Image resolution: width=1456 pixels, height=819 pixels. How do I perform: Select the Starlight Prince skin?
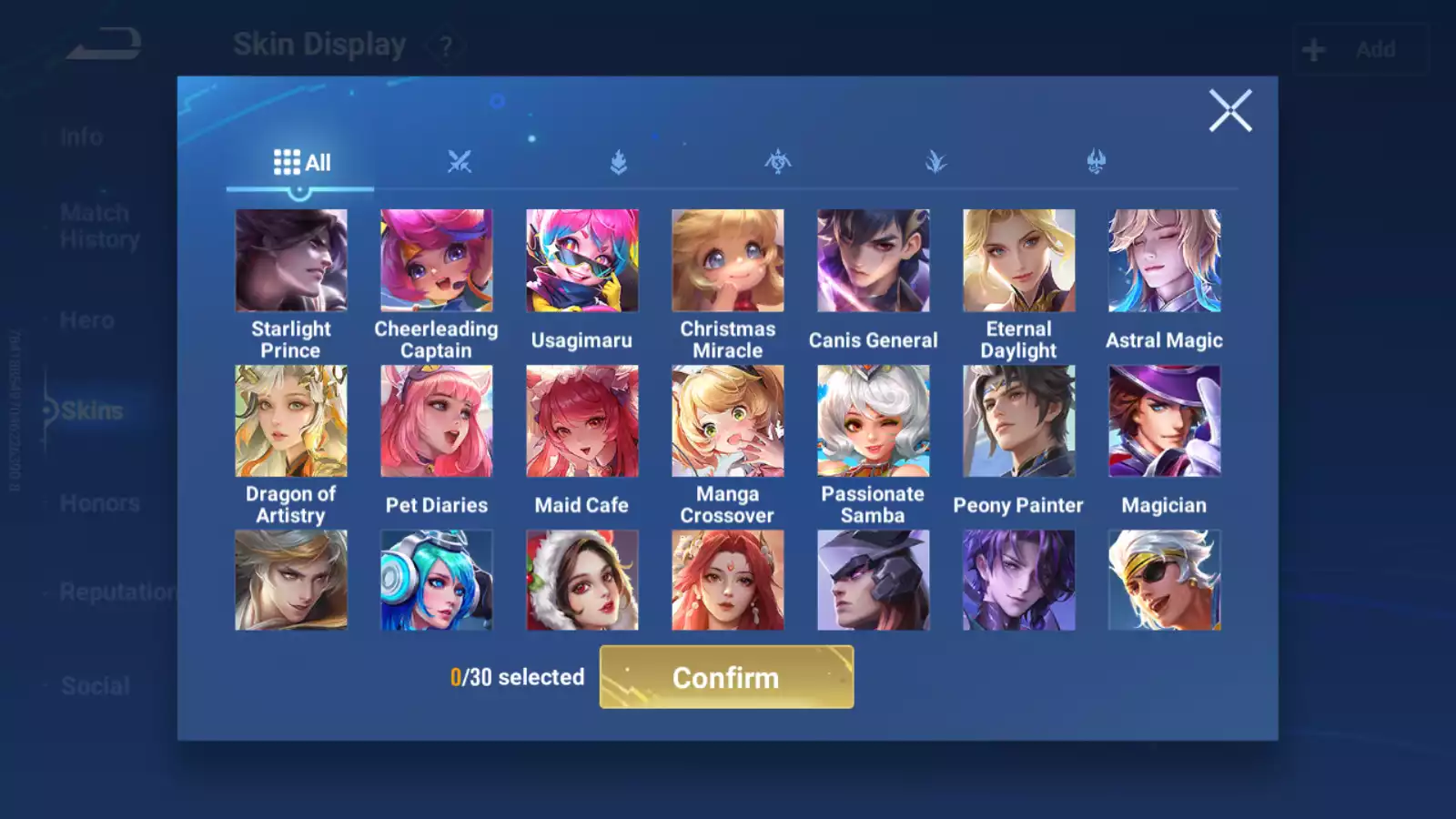point(291,261)
